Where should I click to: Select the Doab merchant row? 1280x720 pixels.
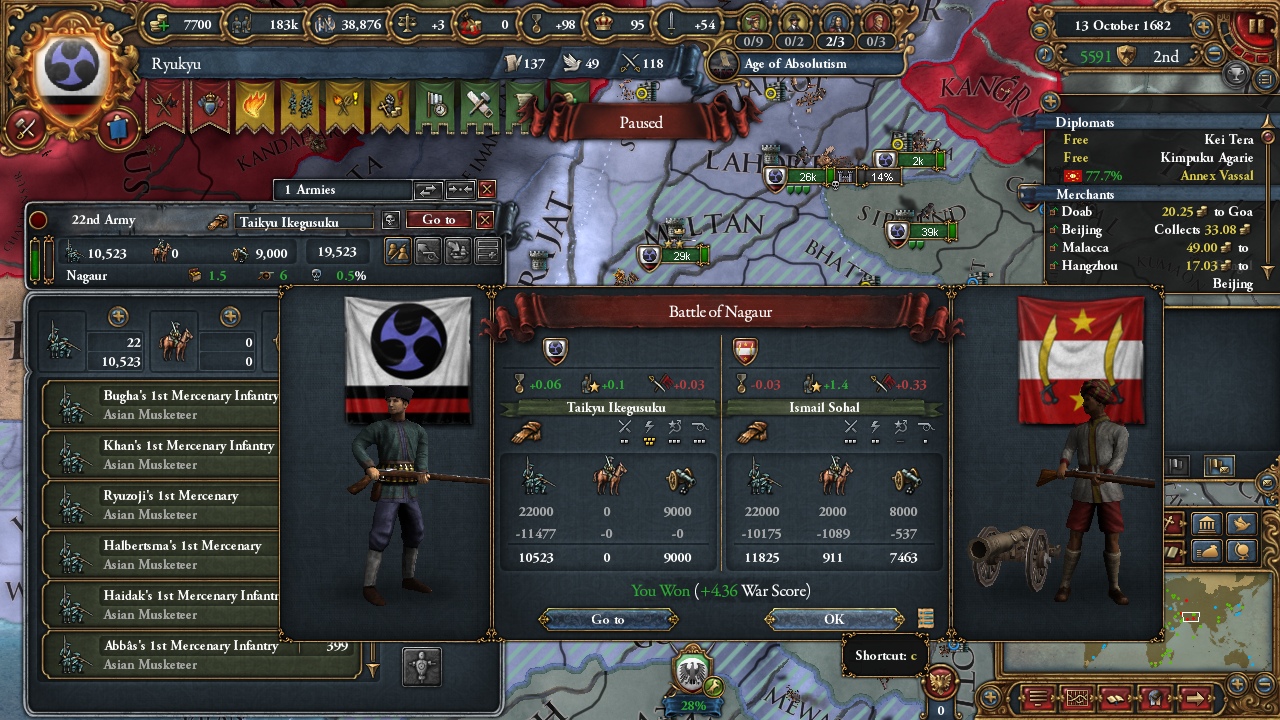click(1150, 212)
